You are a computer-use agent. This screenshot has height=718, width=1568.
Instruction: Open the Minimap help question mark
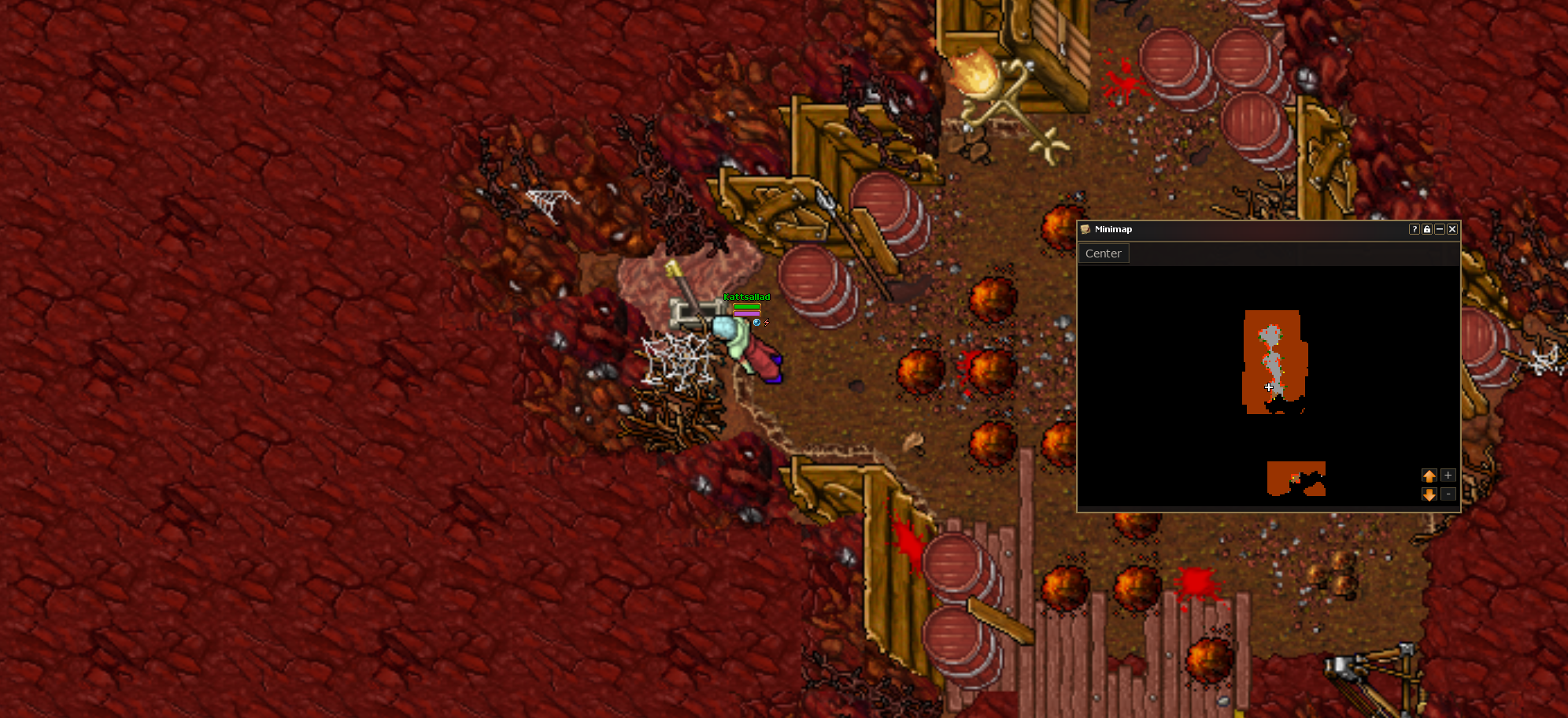tap(1415, 229)
